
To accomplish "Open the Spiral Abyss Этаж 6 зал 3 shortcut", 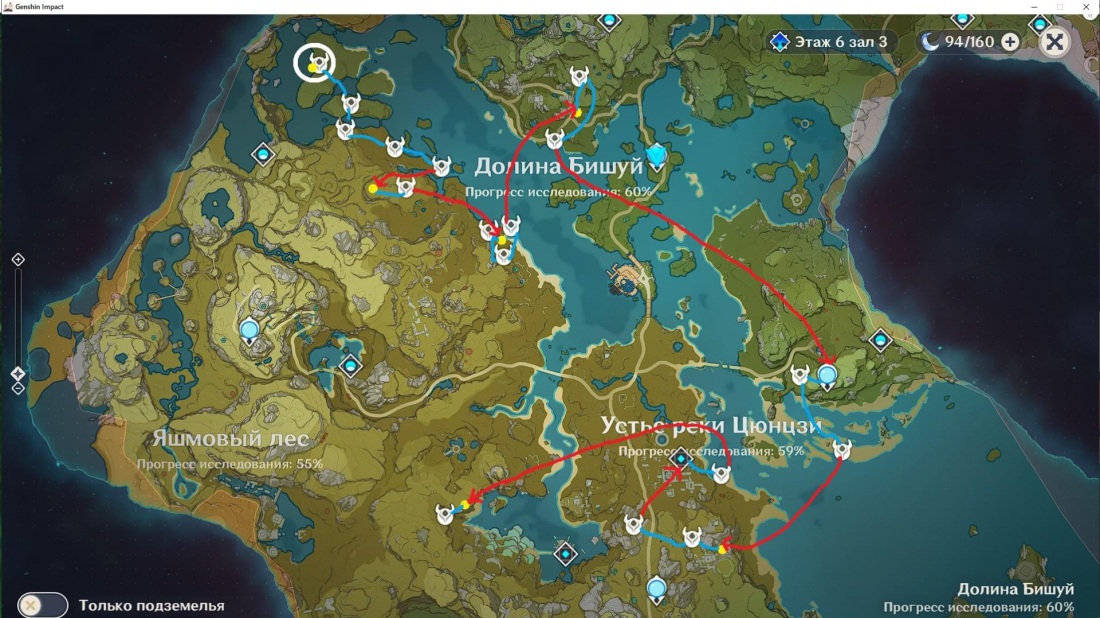I will point(829,42).
